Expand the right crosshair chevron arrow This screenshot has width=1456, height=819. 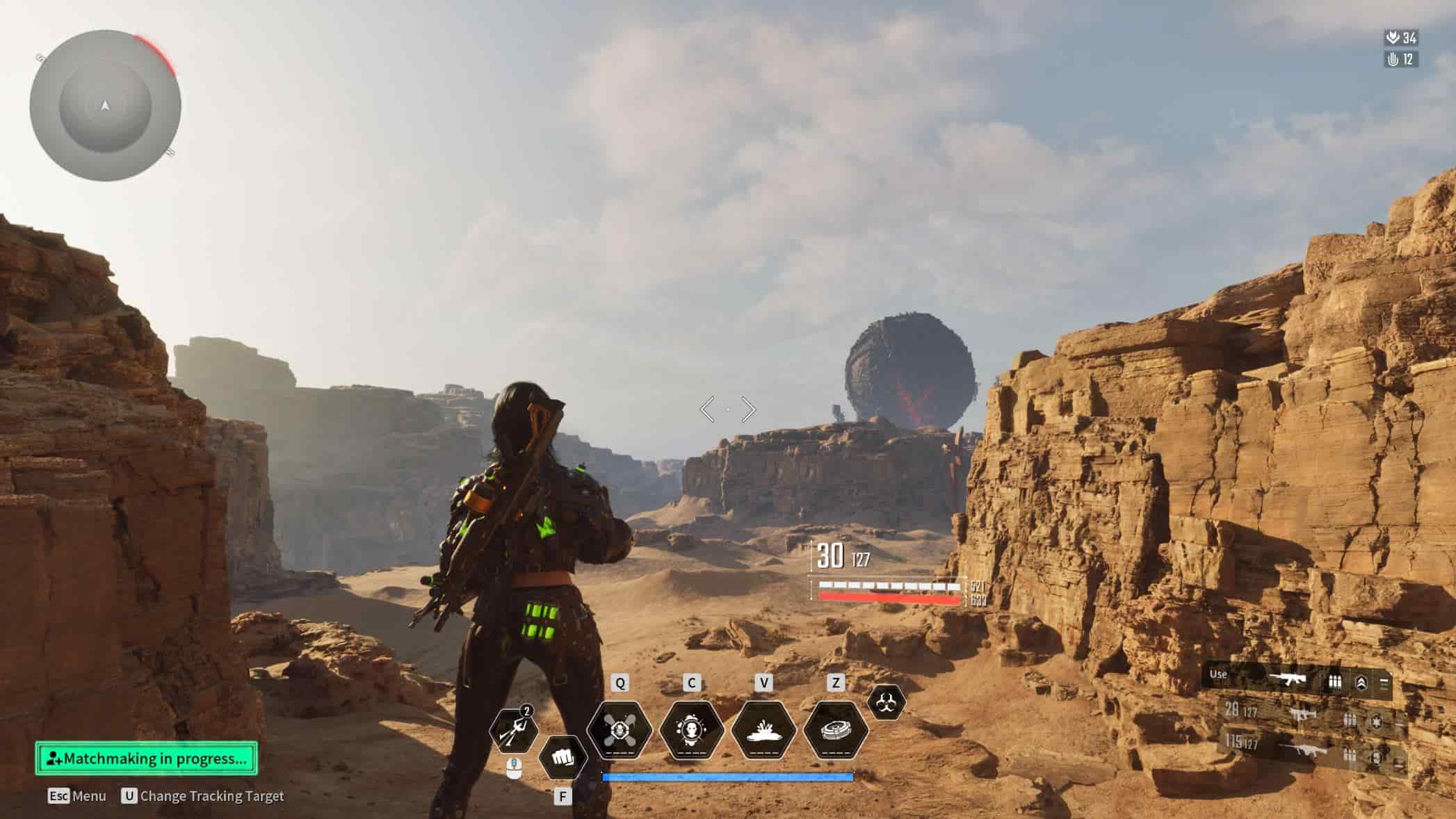749,410
